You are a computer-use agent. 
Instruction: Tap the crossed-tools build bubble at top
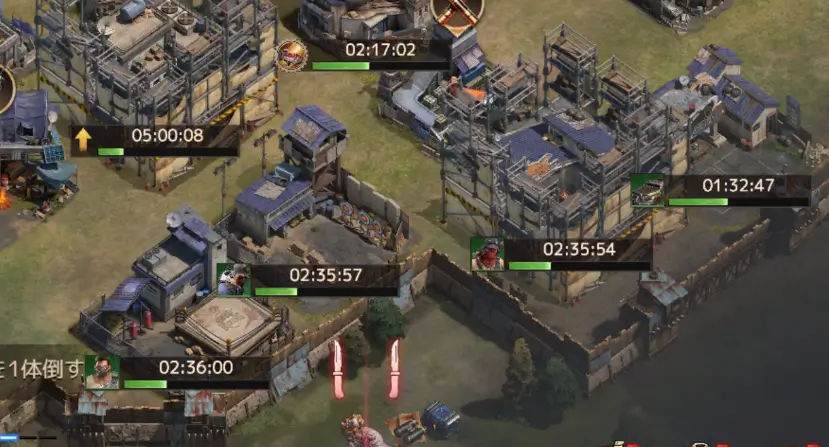458,12
